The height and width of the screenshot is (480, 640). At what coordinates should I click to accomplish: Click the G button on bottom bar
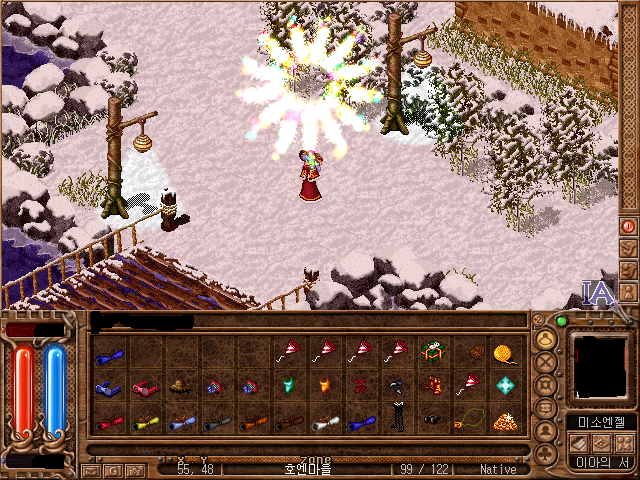coord(112,470)
